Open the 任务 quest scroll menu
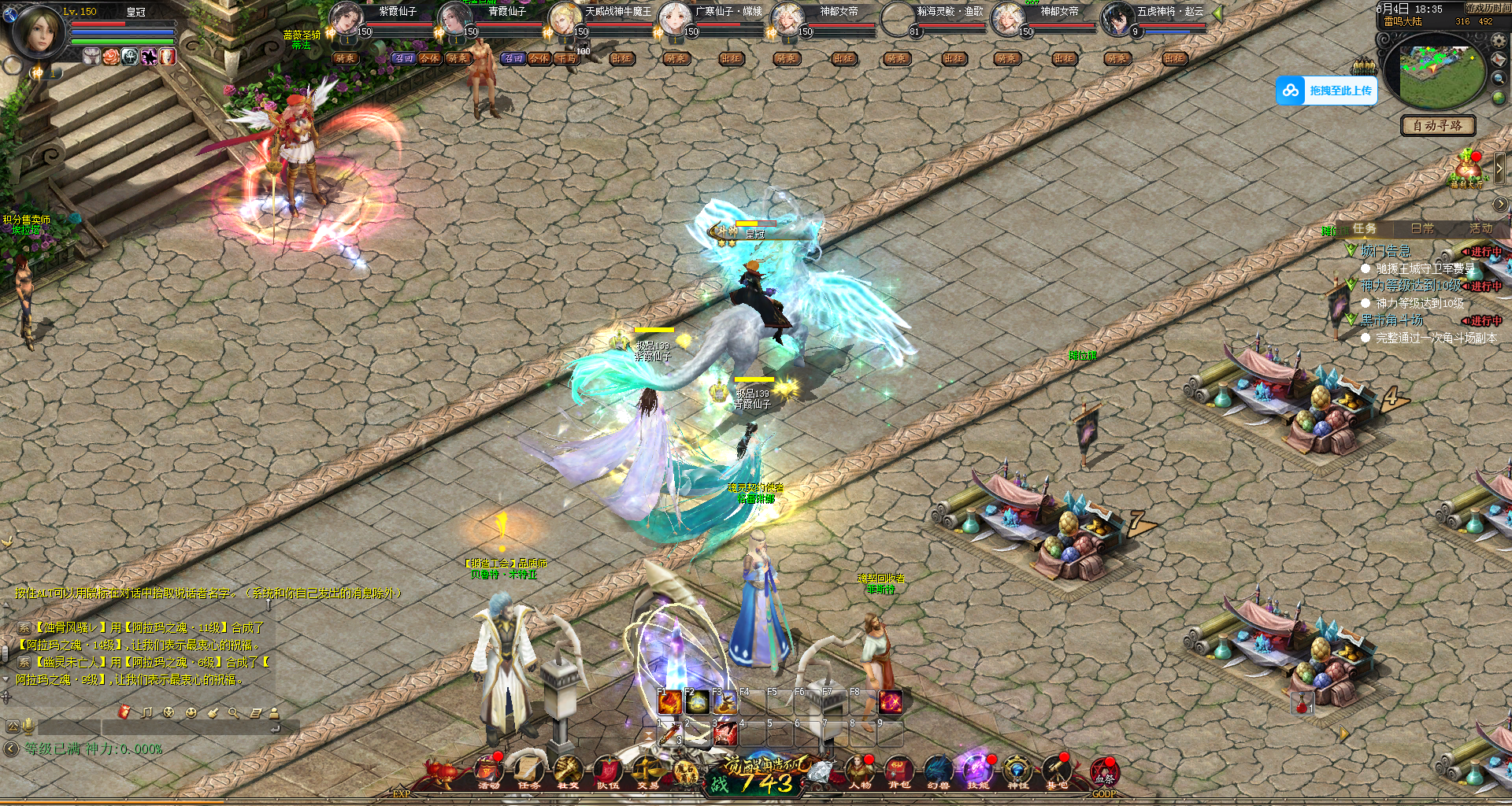The width and height of the screenshot is (1512, 806). [528, 771]
